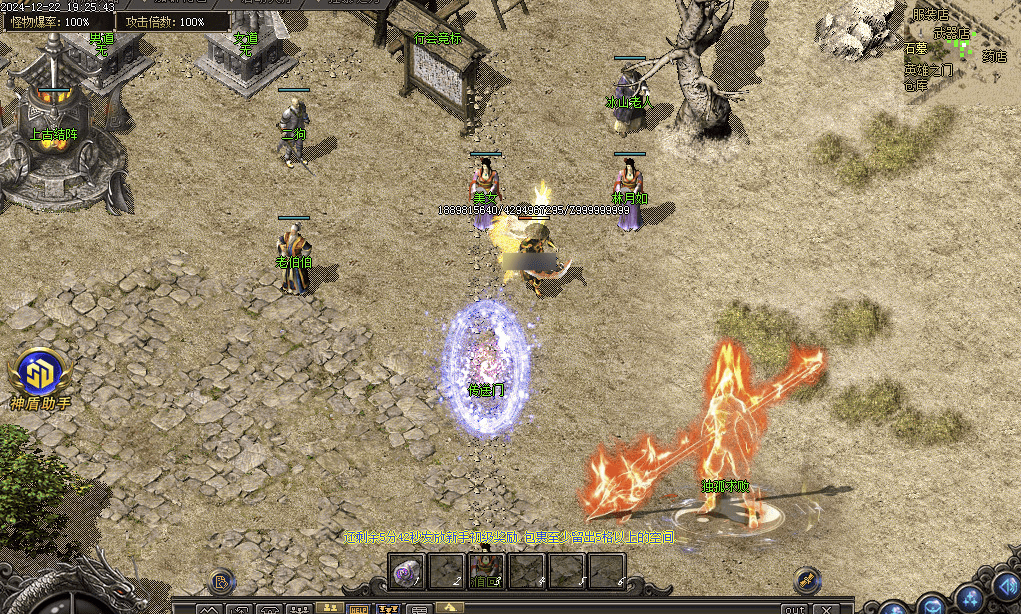Click the OUT button on the bottom bar
Screen dimensions: 1021x614
(794, 608)
